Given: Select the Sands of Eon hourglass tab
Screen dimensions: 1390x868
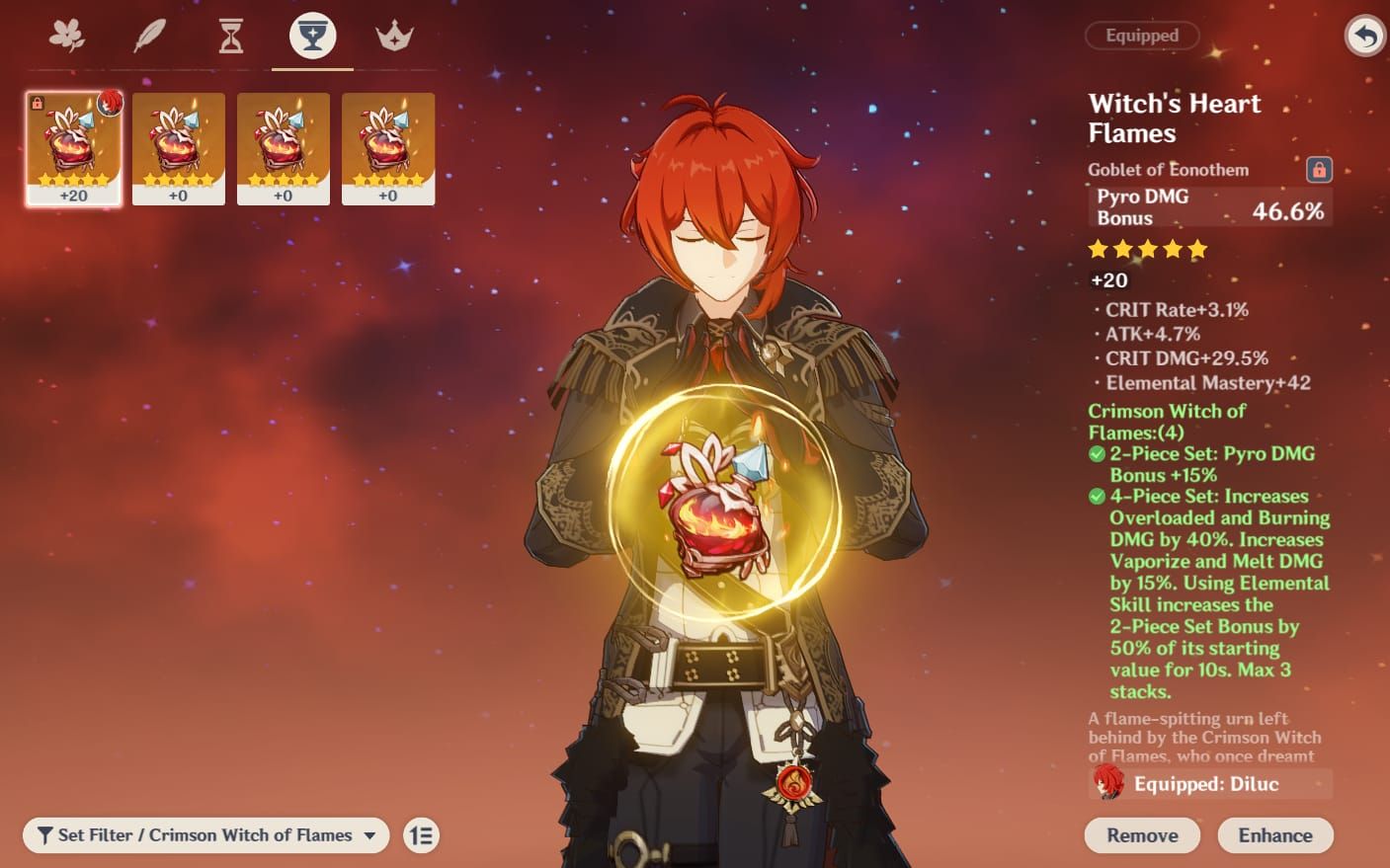Looking at the screenshot, I should (x=231, y=37).
